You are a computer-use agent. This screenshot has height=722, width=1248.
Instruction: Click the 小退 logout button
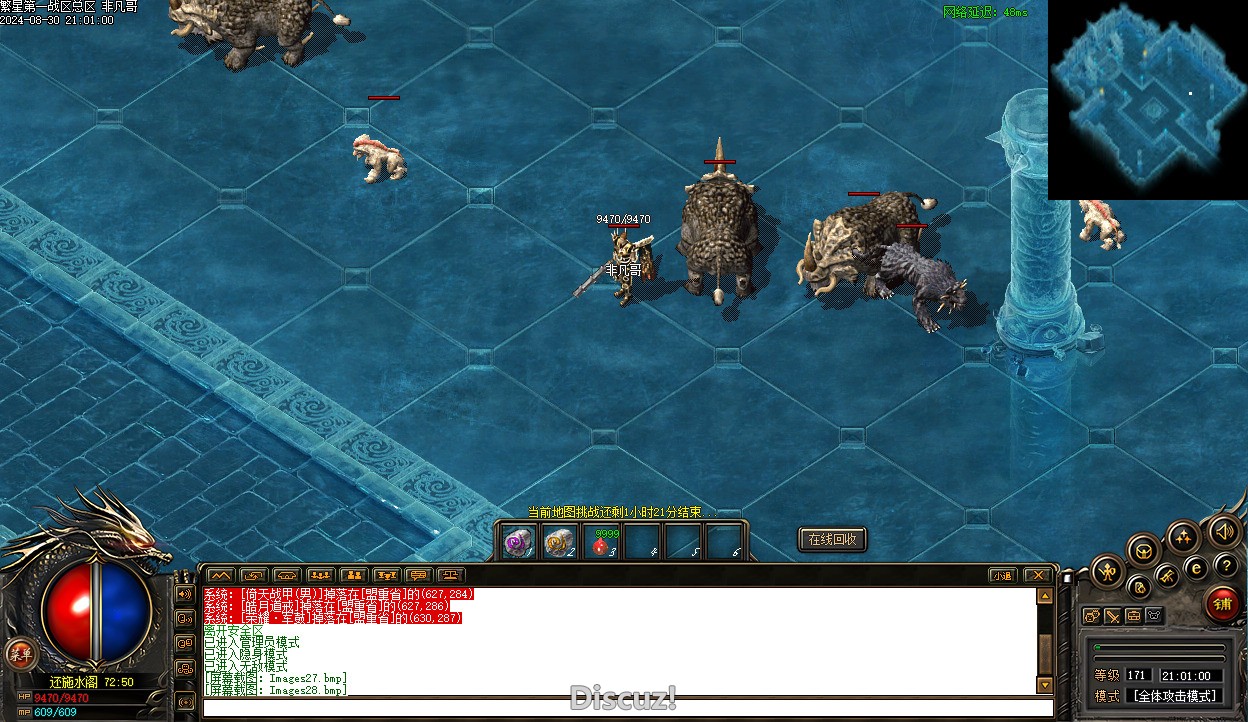pyautogui.click(x=1002, y=575)
